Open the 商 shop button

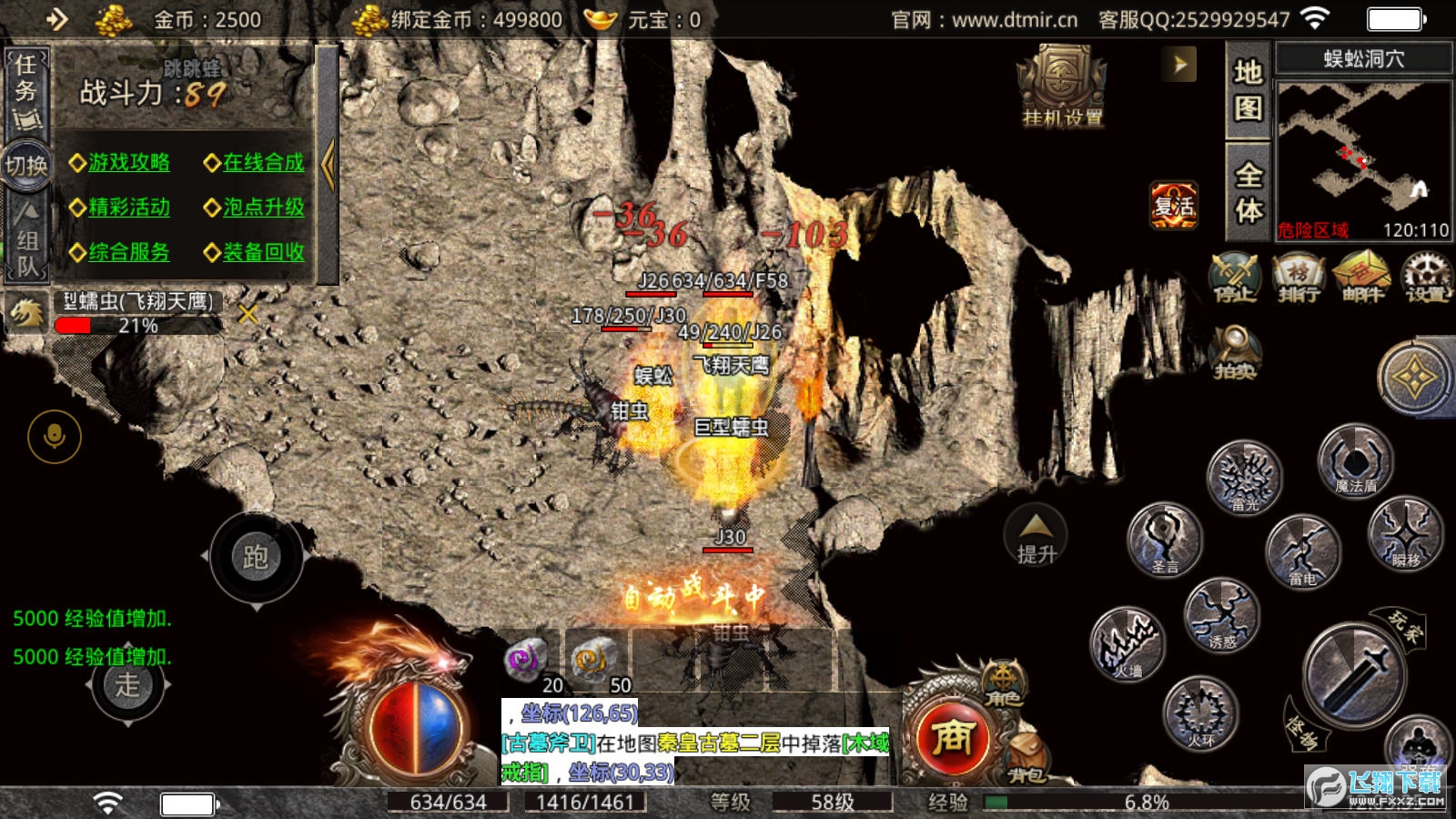pyautogui.click(x=953, y=737)
